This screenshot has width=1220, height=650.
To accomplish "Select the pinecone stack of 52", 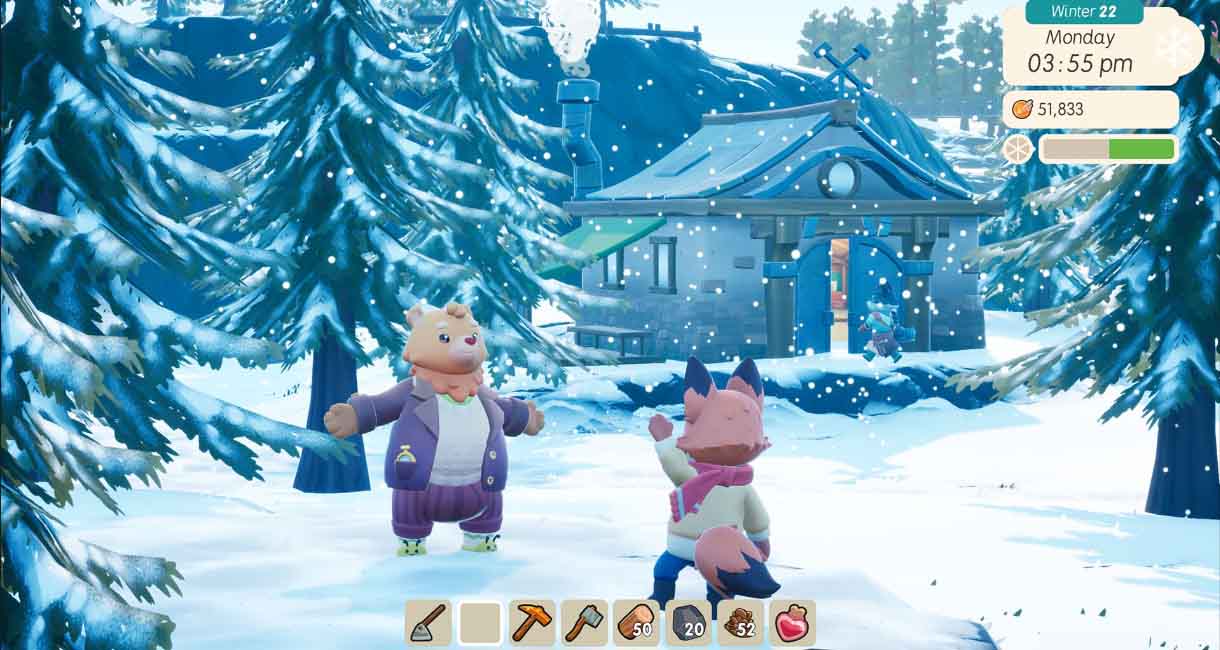I will (740, 622).
